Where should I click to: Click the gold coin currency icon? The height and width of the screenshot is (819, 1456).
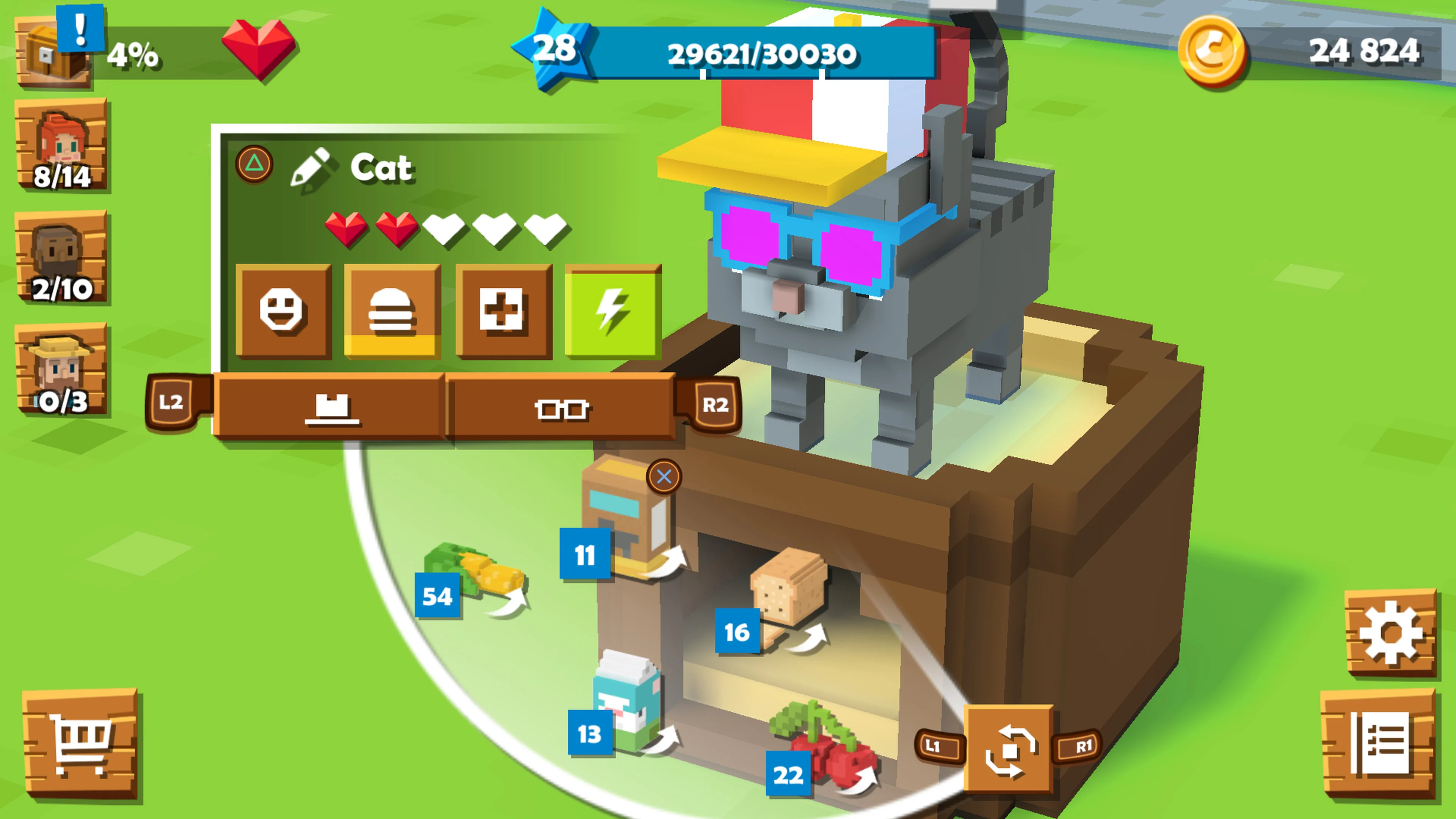pos(1214,51)
